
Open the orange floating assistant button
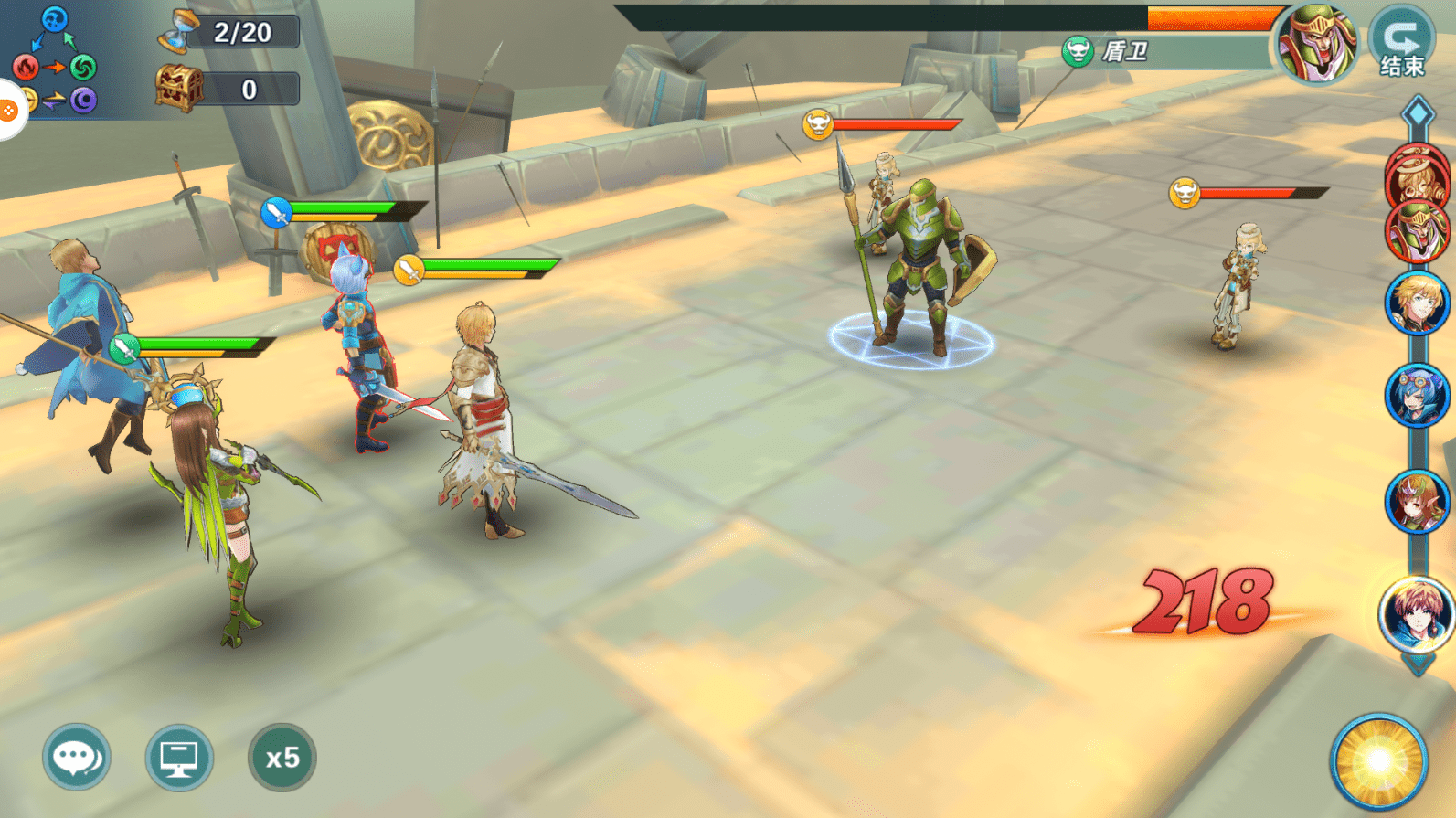(x=8, y=111)
